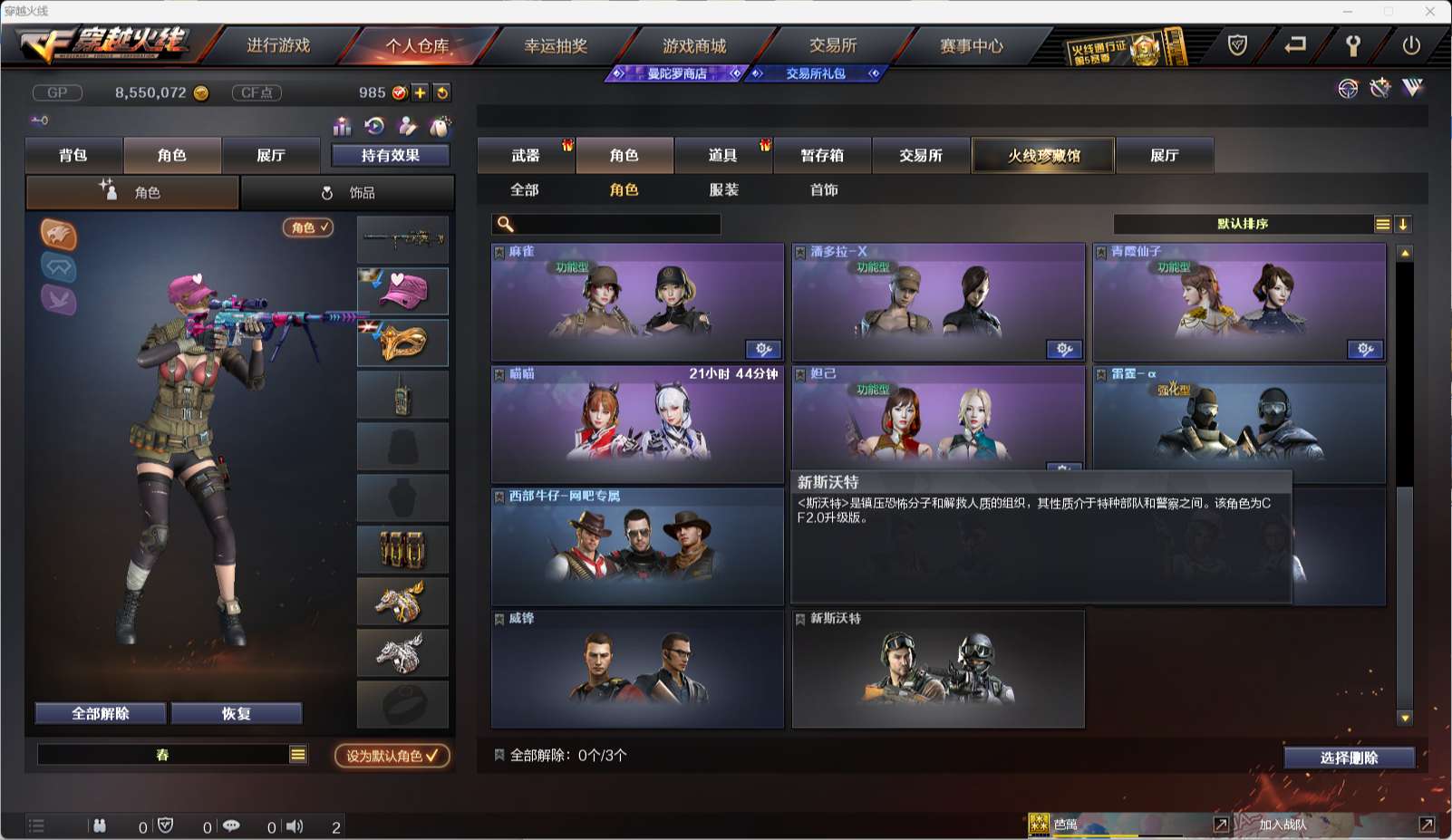Mute the speaker icon in the bottom bar
Image resolution: width=1452 pixels, height=840 pixels.
295,826
